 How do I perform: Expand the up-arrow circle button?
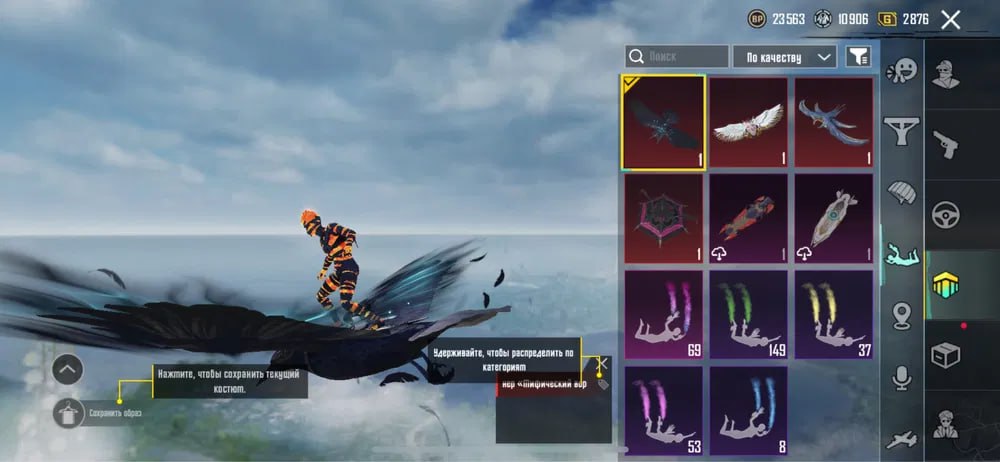coord(67,370)
